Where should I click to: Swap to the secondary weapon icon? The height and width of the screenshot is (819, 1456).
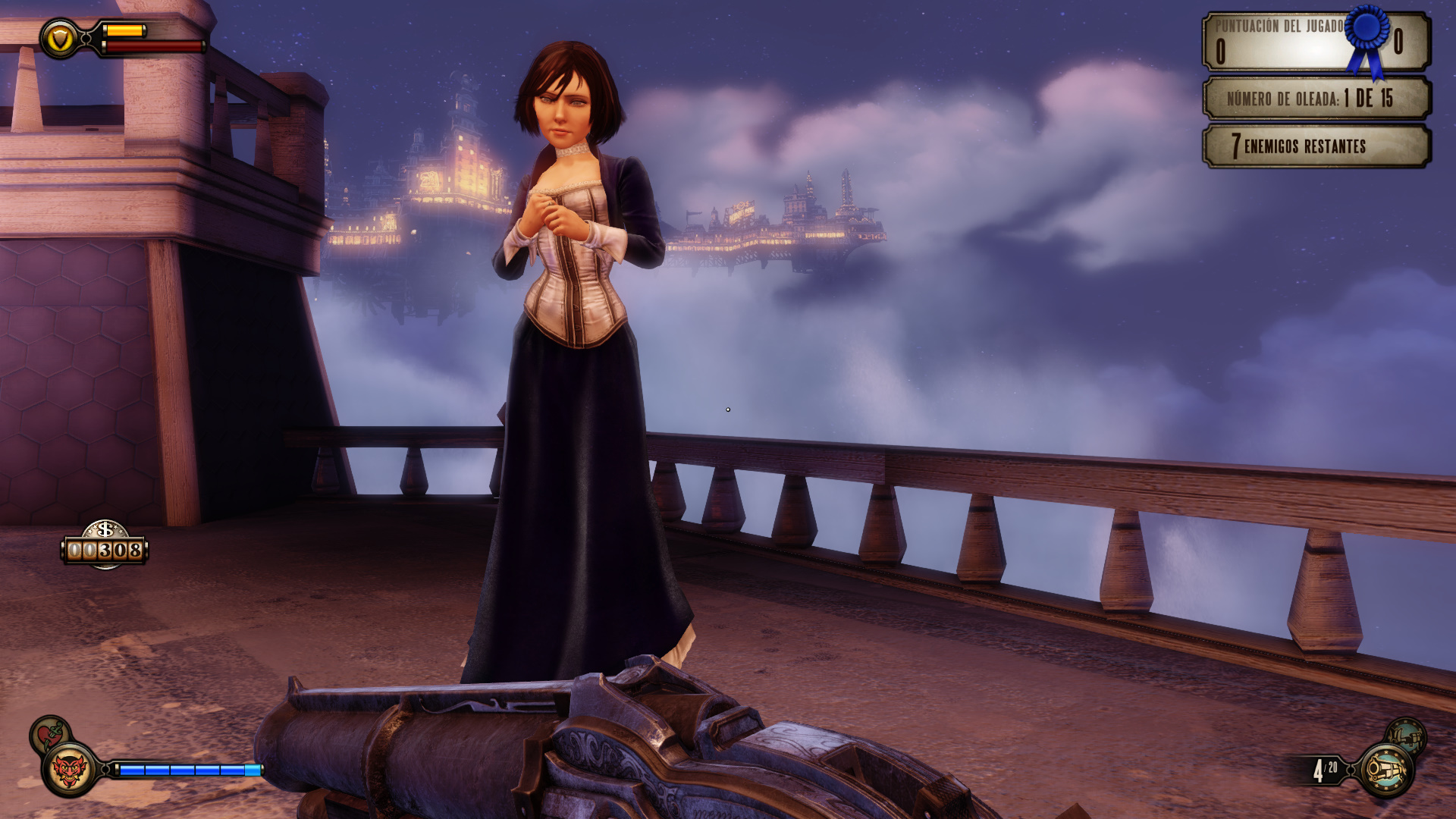point(1406,735)
